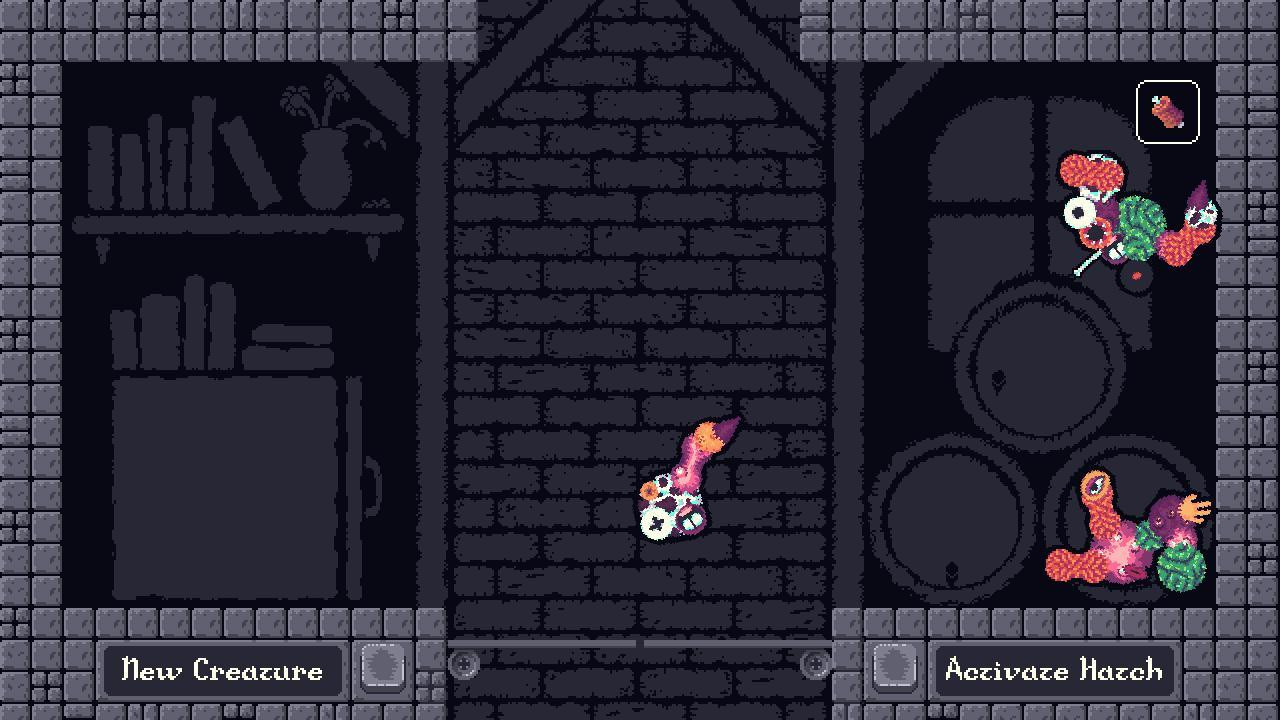Click the right rivet handle on the center rail

(817, 662)
